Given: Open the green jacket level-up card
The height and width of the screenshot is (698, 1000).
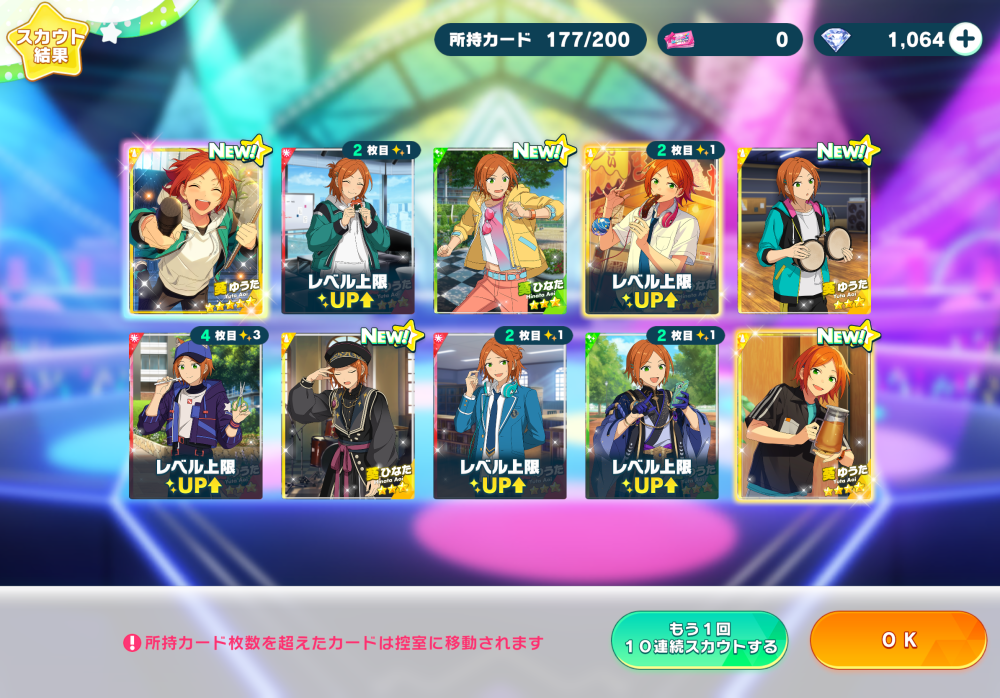Looking at the screenshot, I should pos(348,230).
